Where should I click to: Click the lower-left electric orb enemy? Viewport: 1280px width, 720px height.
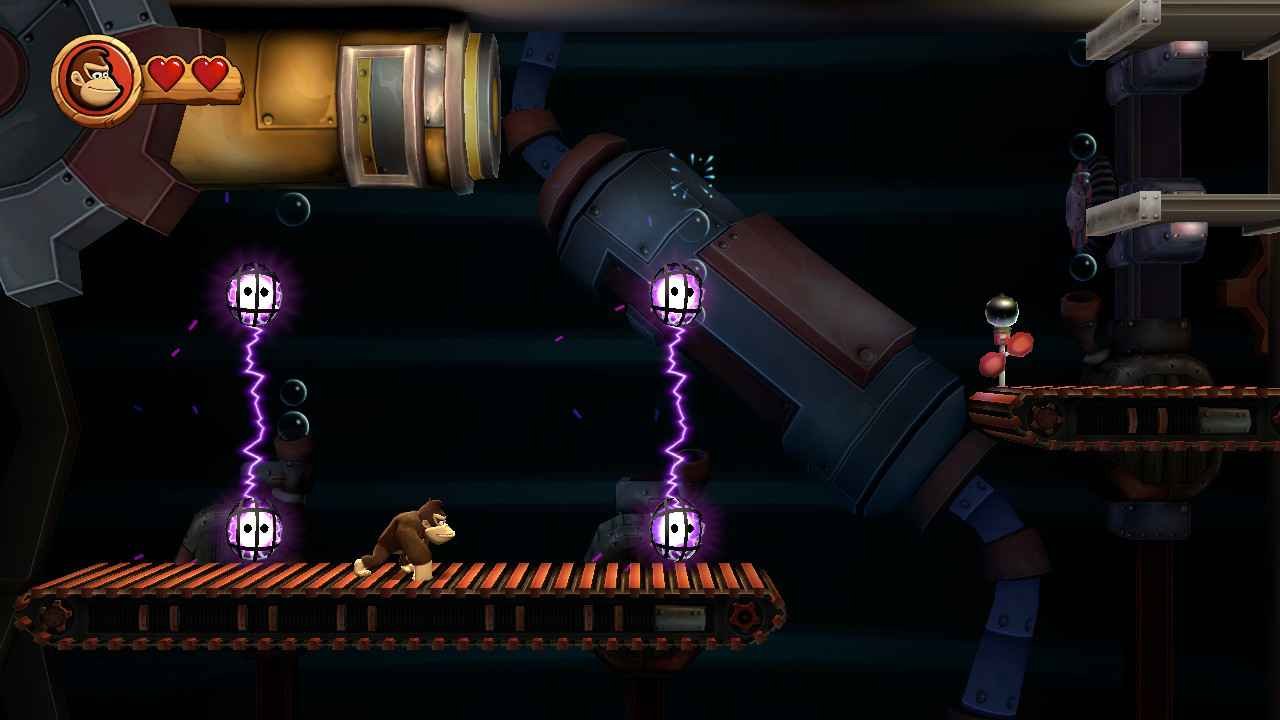252,530
